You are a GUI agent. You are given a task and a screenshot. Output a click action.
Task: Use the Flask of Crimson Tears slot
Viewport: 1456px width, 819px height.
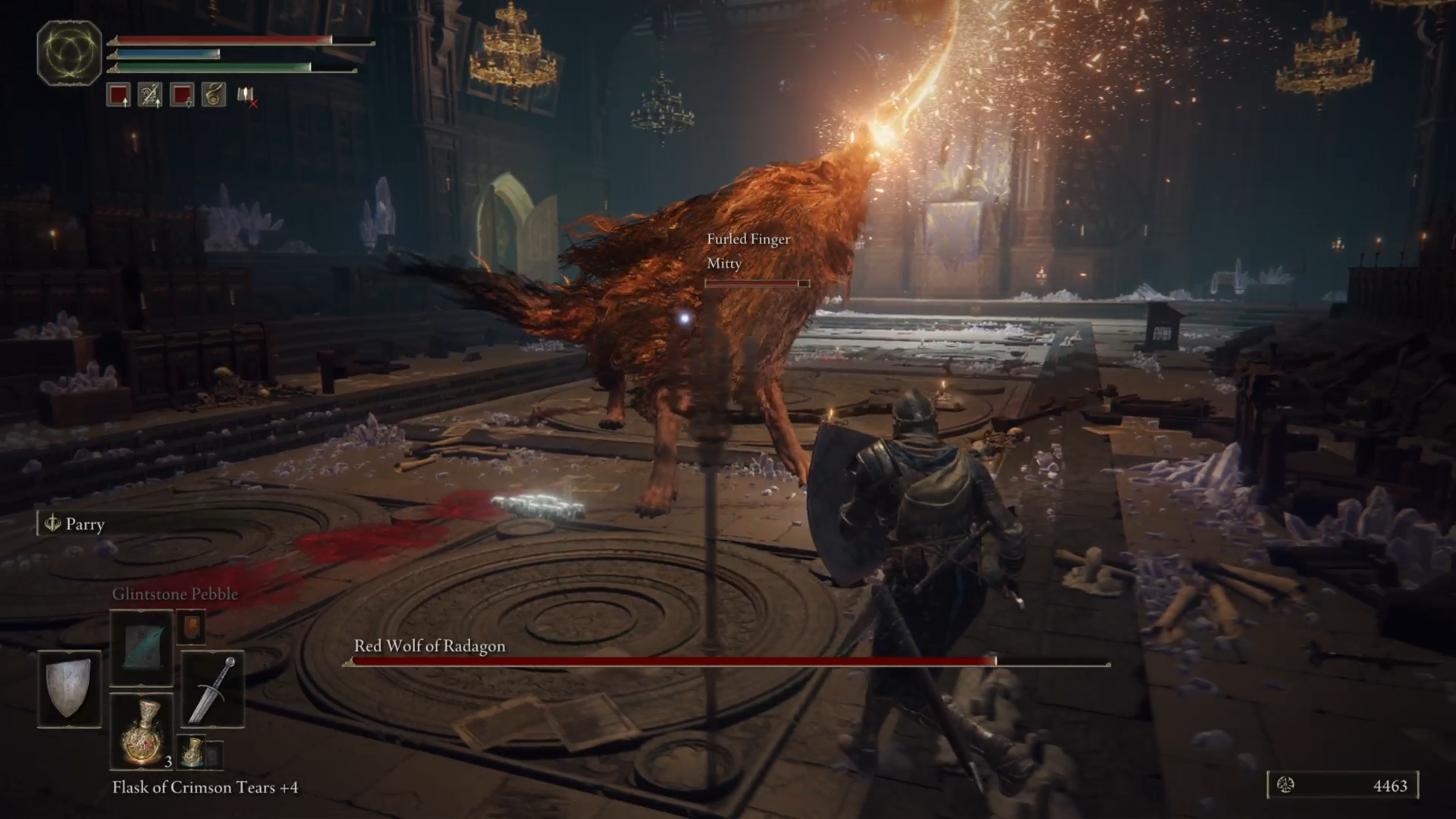click(142, 731)
